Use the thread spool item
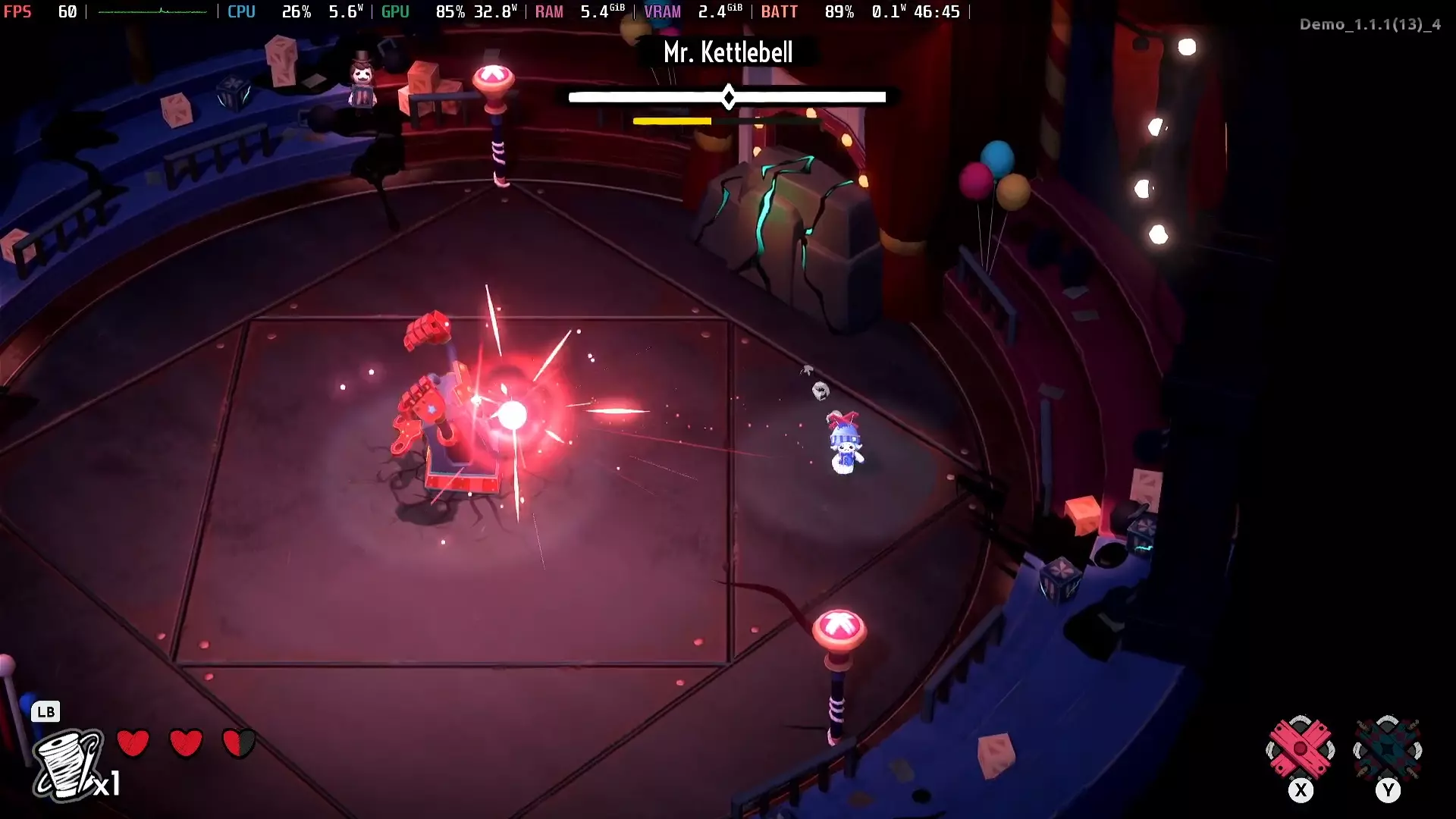Image resolution: width=1456 pixels, height=819 pixels. click(68, 764)
